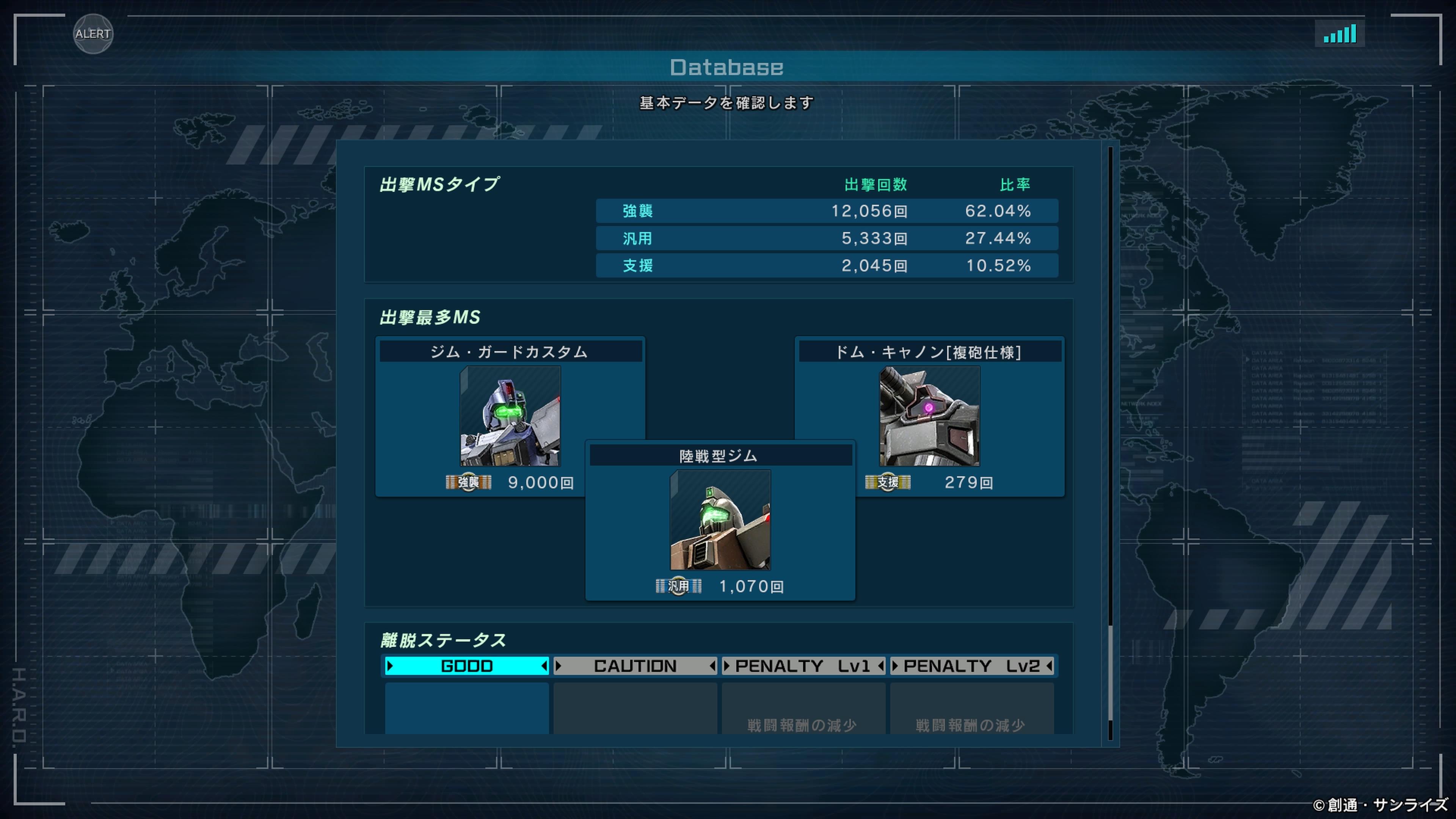Select the CAUTION status segment

(x=635, y=666)
